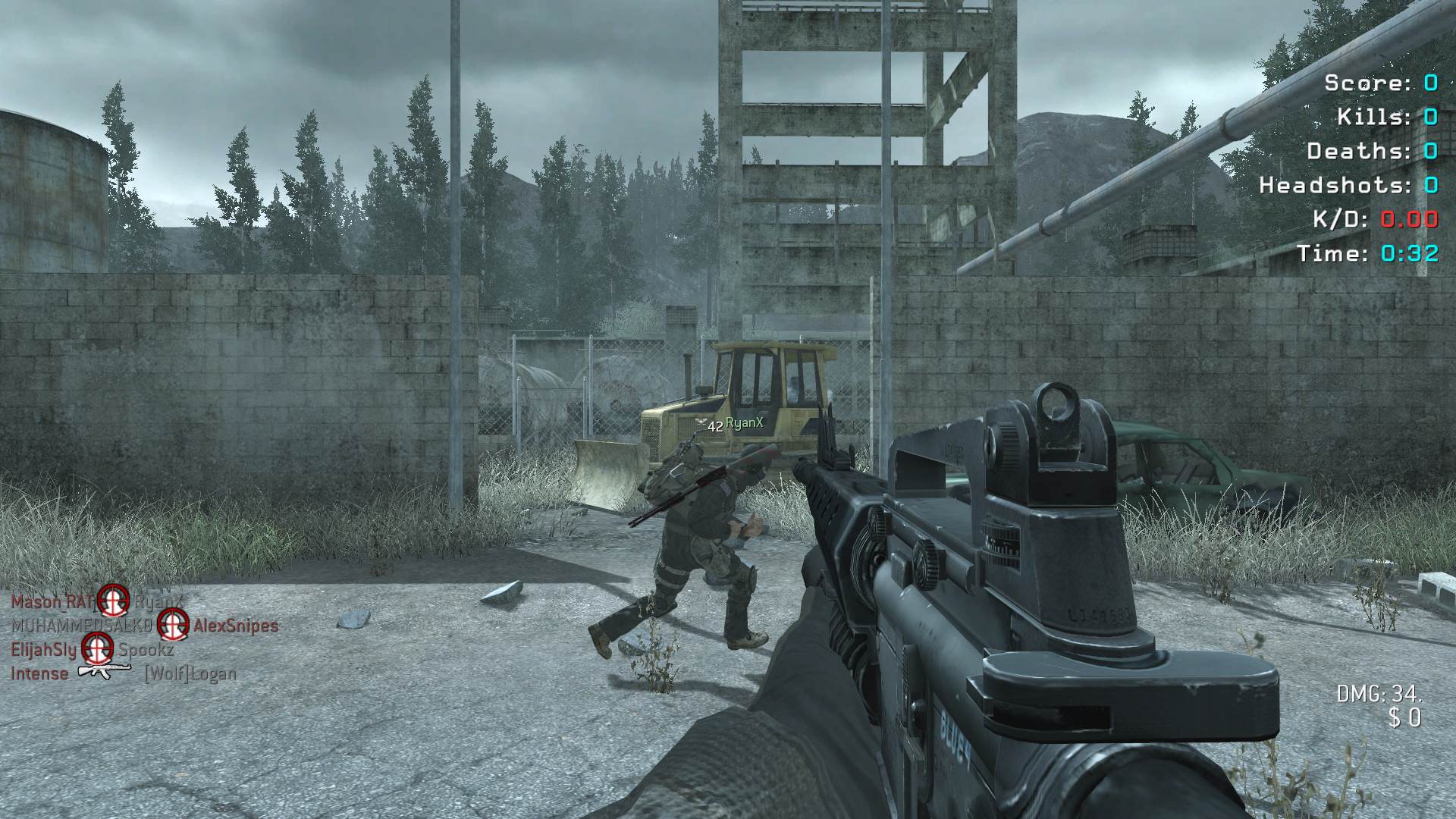Click the RyanX teammate name tag
This screenshot has height=819, width=1456.
coord(744,423)
